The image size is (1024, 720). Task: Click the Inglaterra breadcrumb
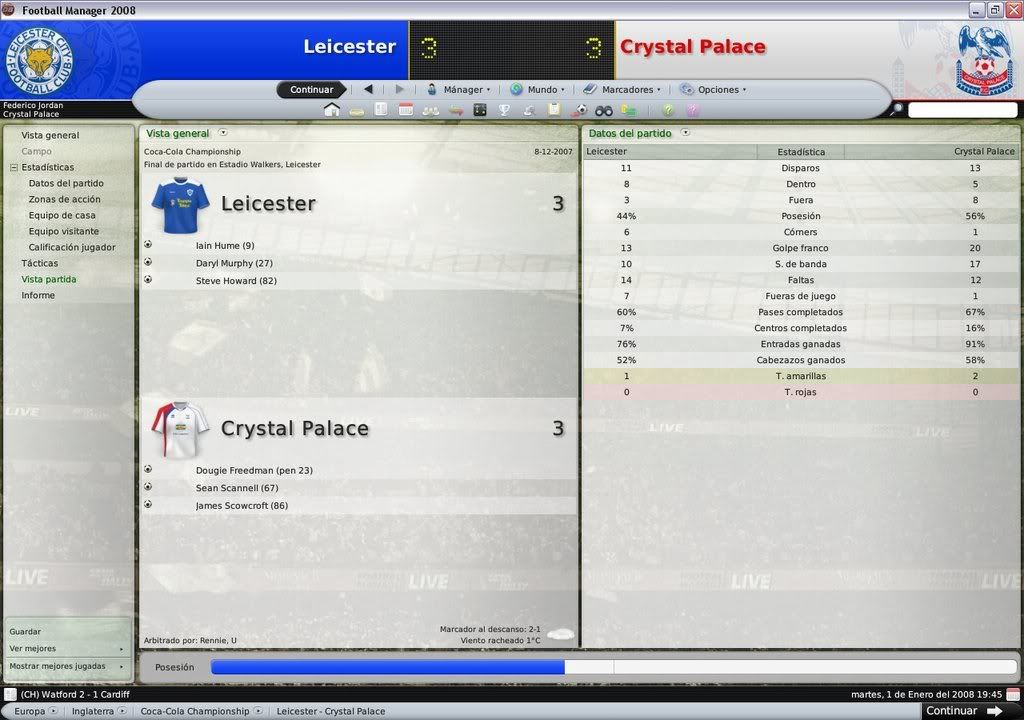coord(92,711)
